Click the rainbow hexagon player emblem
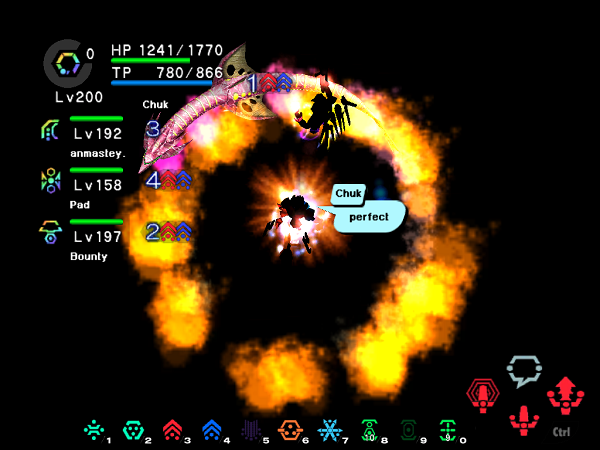 [x=68, y=63]
